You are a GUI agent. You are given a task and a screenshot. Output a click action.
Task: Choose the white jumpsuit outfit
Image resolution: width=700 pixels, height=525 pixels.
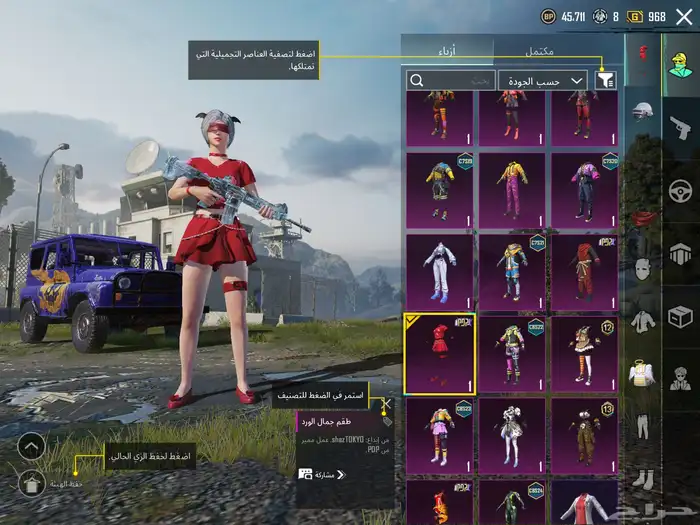(x=440, y=272)
